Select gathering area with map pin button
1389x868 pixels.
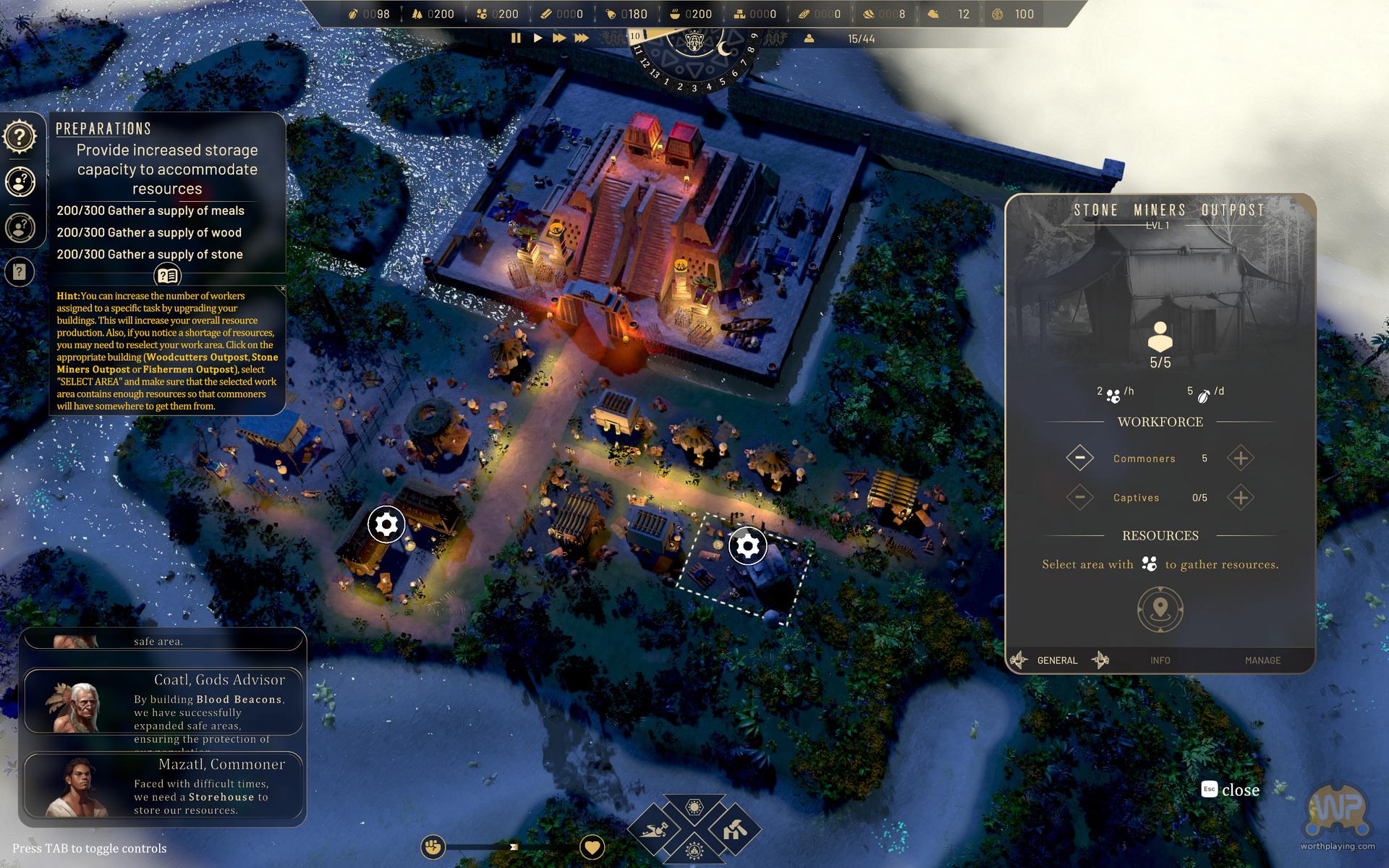[x=1160, y=609]
